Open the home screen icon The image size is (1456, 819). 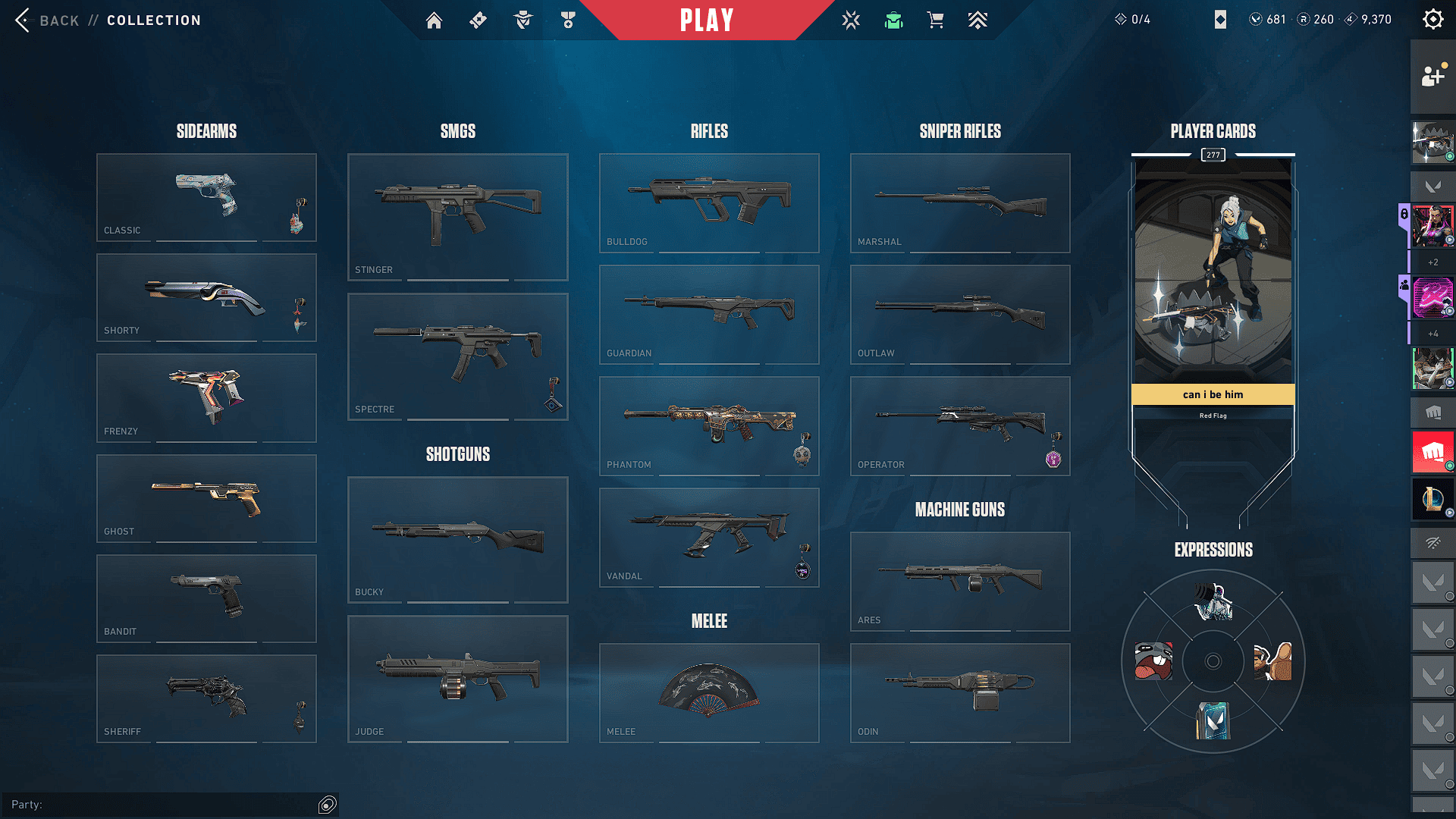pyautogui.click(x=434, y=20)
